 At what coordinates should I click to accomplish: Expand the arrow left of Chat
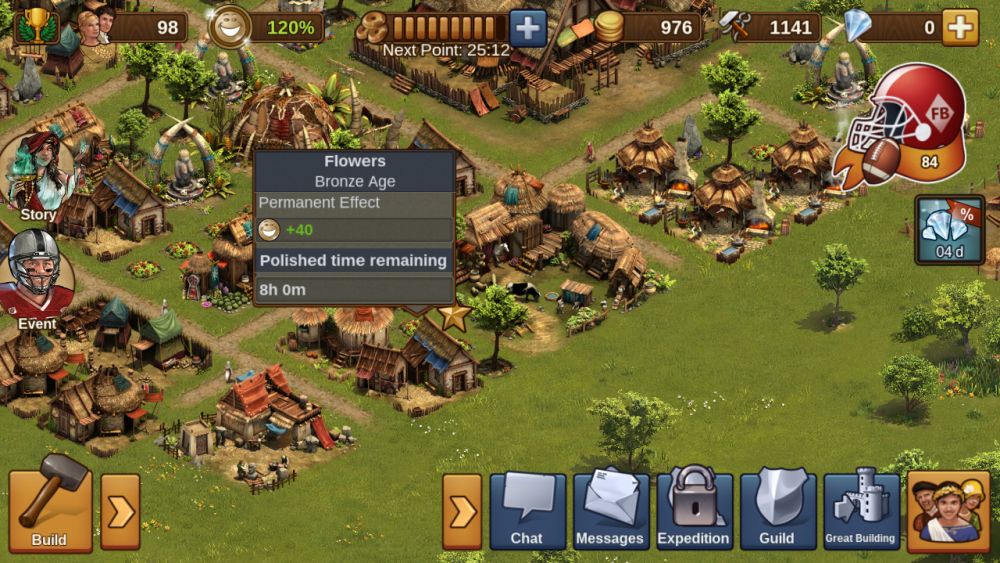coord(462,512)
